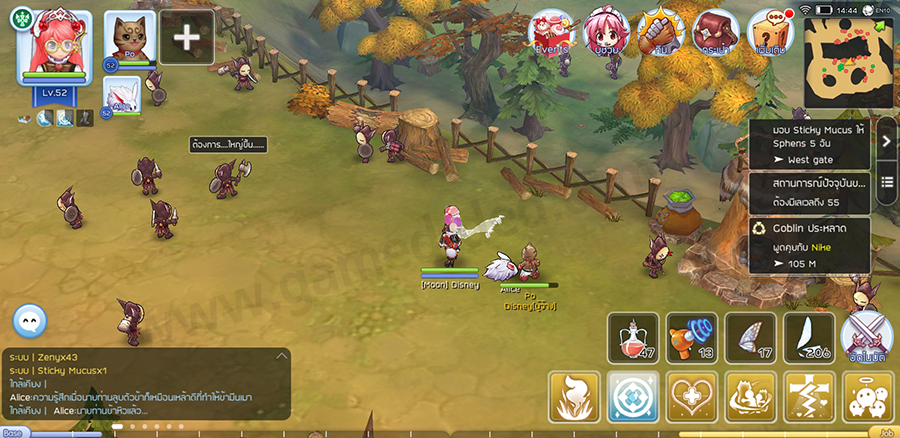Activate the flame skill
The image size is (900, 438).
point(574,397)
